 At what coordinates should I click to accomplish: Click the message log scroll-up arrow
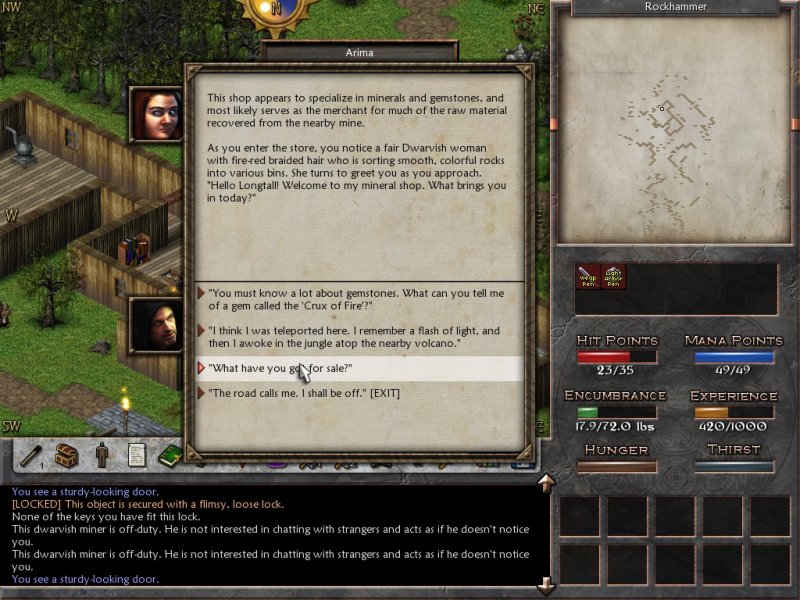point(546,484)
